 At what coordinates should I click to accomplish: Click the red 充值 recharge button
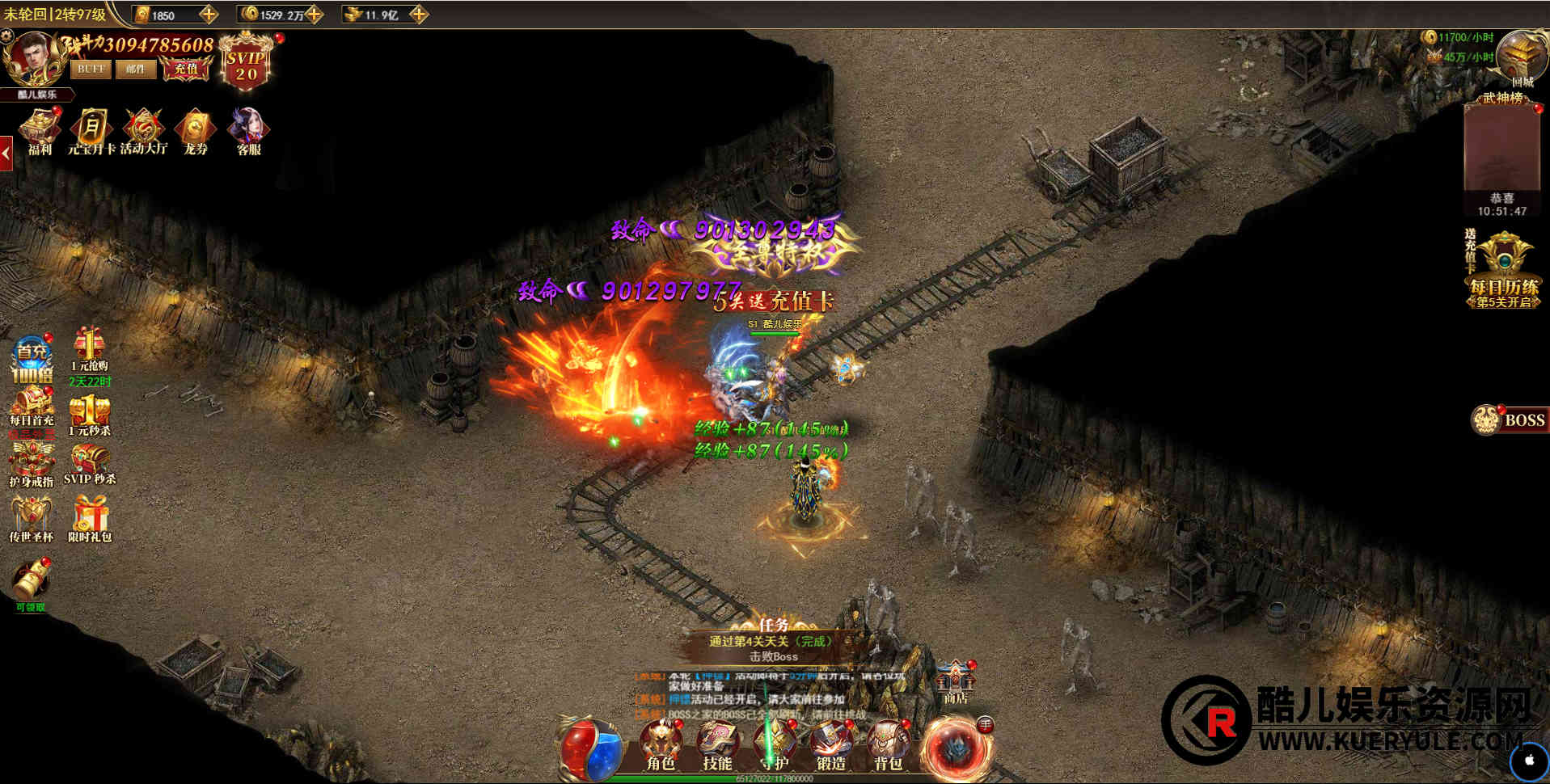186,70
